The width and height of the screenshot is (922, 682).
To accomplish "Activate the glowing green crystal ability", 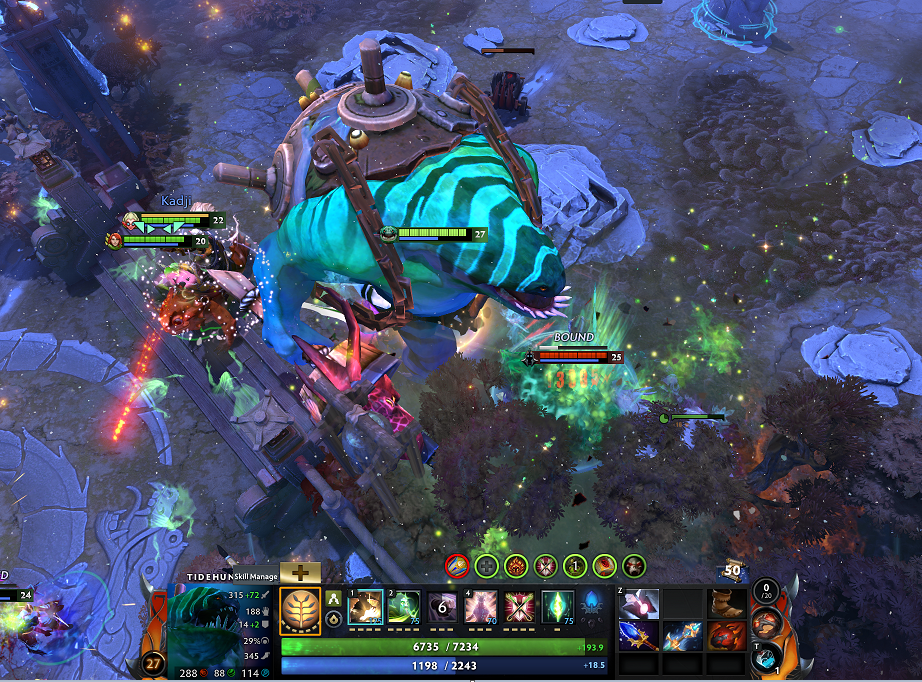I will tap(559, 607).
